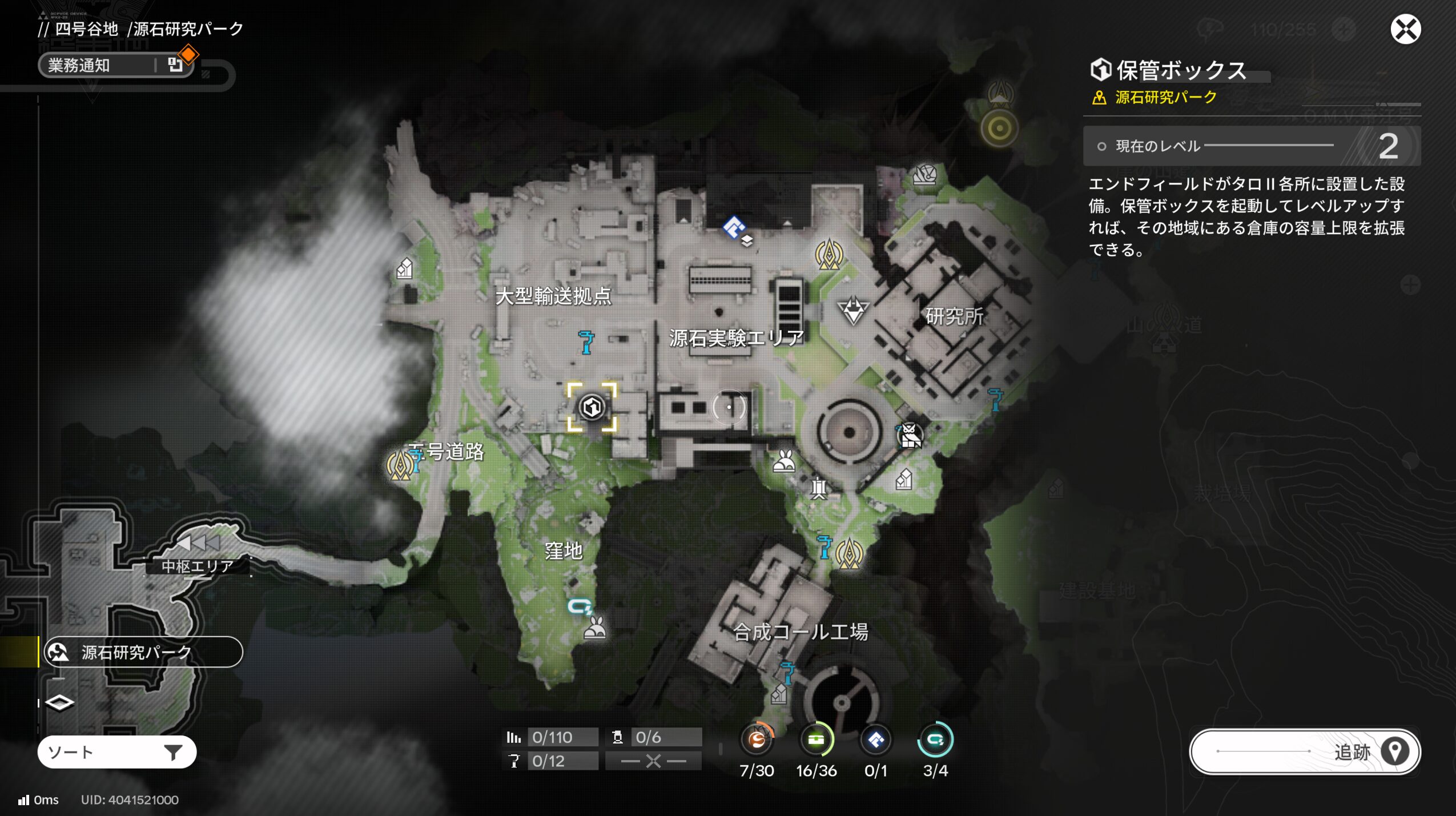Select the 源石研究パーク region entry

click(143, 652)
